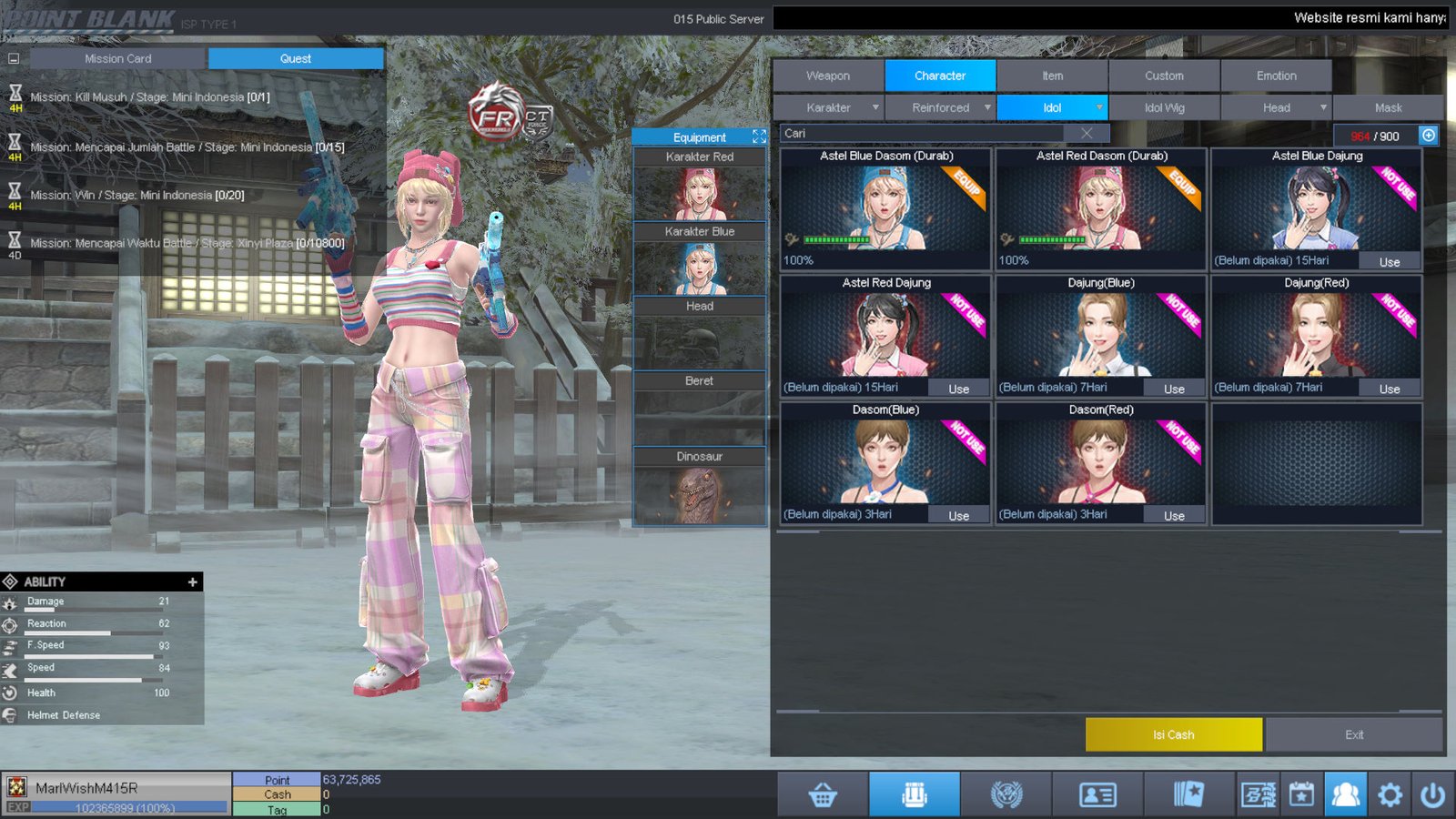Screen dimensions: 1456x819
Task: Clear the search box with X
Action: pos(1087,133)
